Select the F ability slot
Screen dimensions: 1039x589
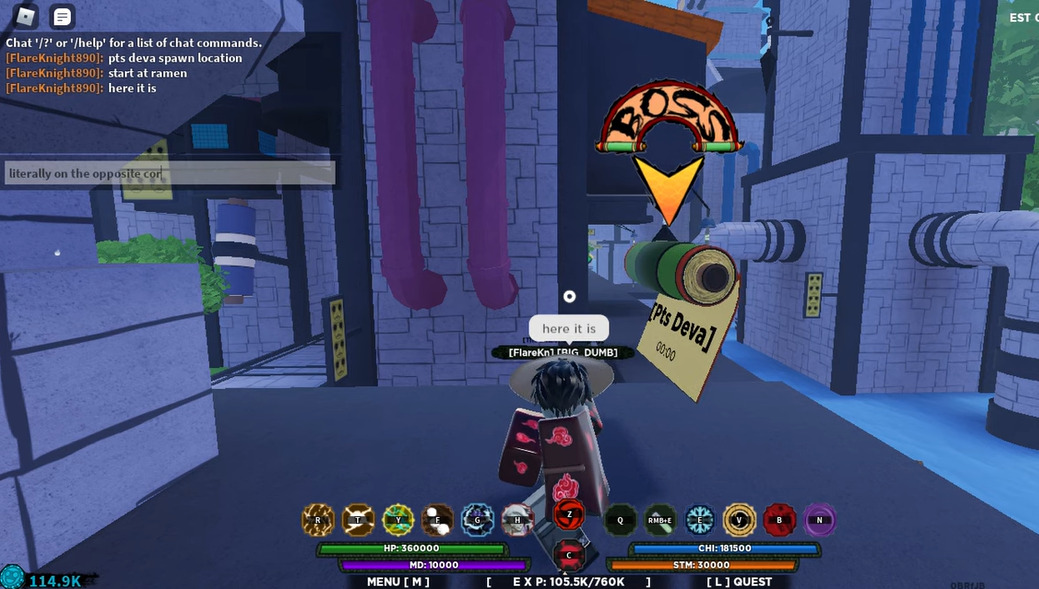click(438, 520)
